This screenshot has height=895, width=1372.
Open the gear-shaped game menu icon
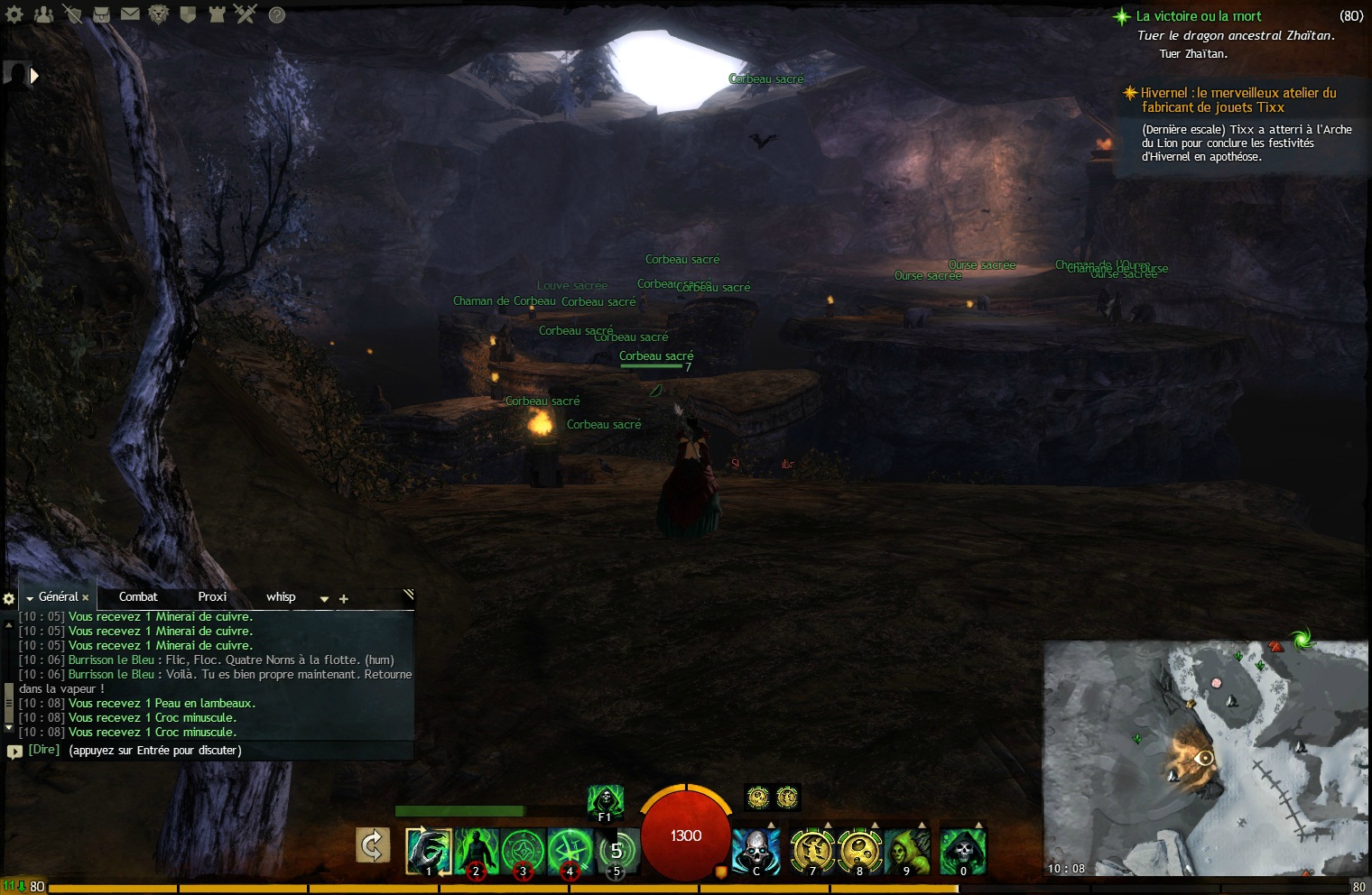pyautogui.click(x=14, y=14)
